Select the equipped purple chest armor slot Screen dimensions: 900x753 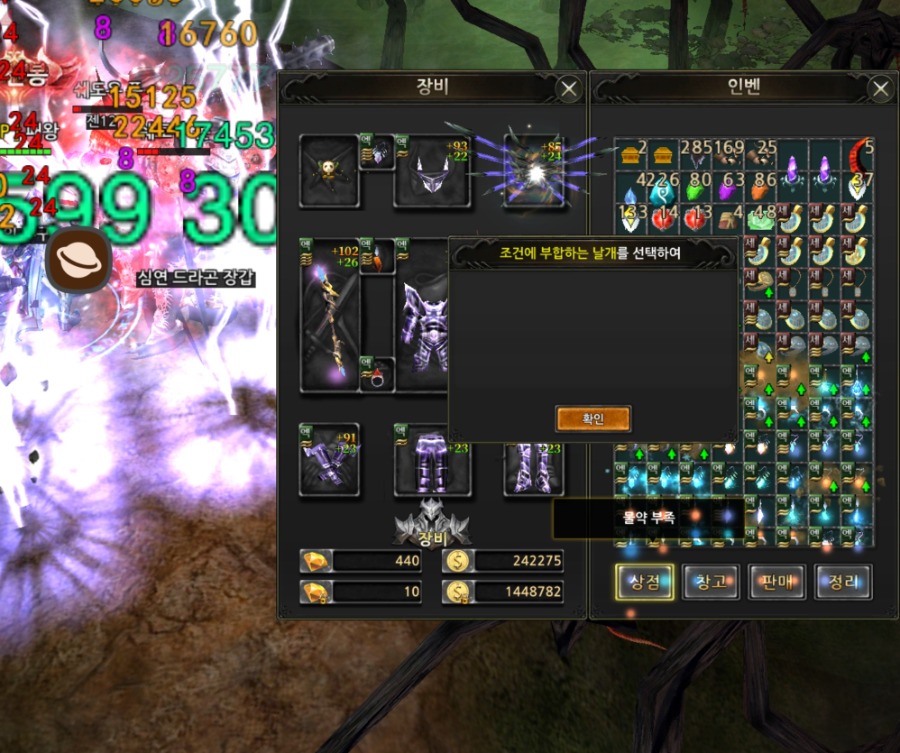[425, 315]
